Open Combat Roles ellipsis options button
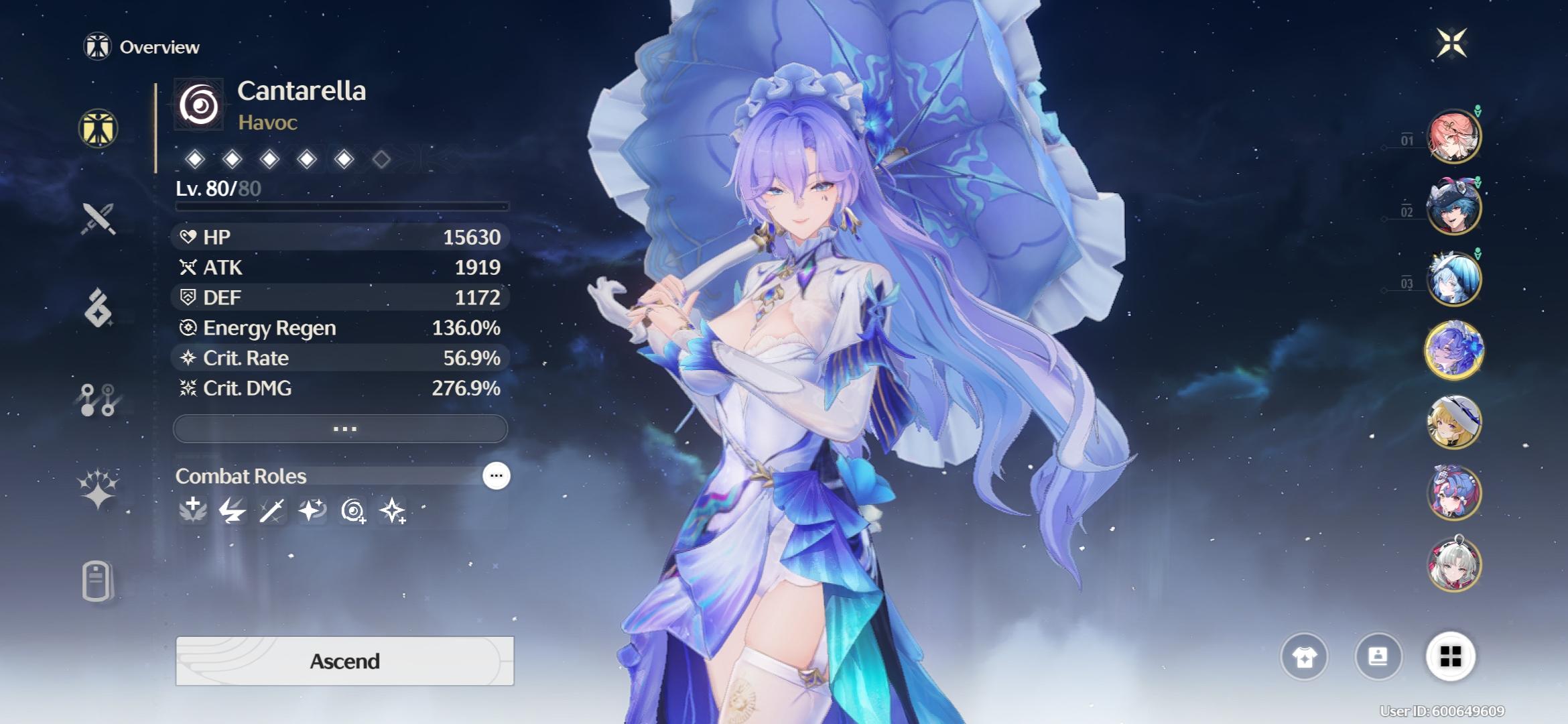Screen dimensions: 1568x724 coord(495,476)
